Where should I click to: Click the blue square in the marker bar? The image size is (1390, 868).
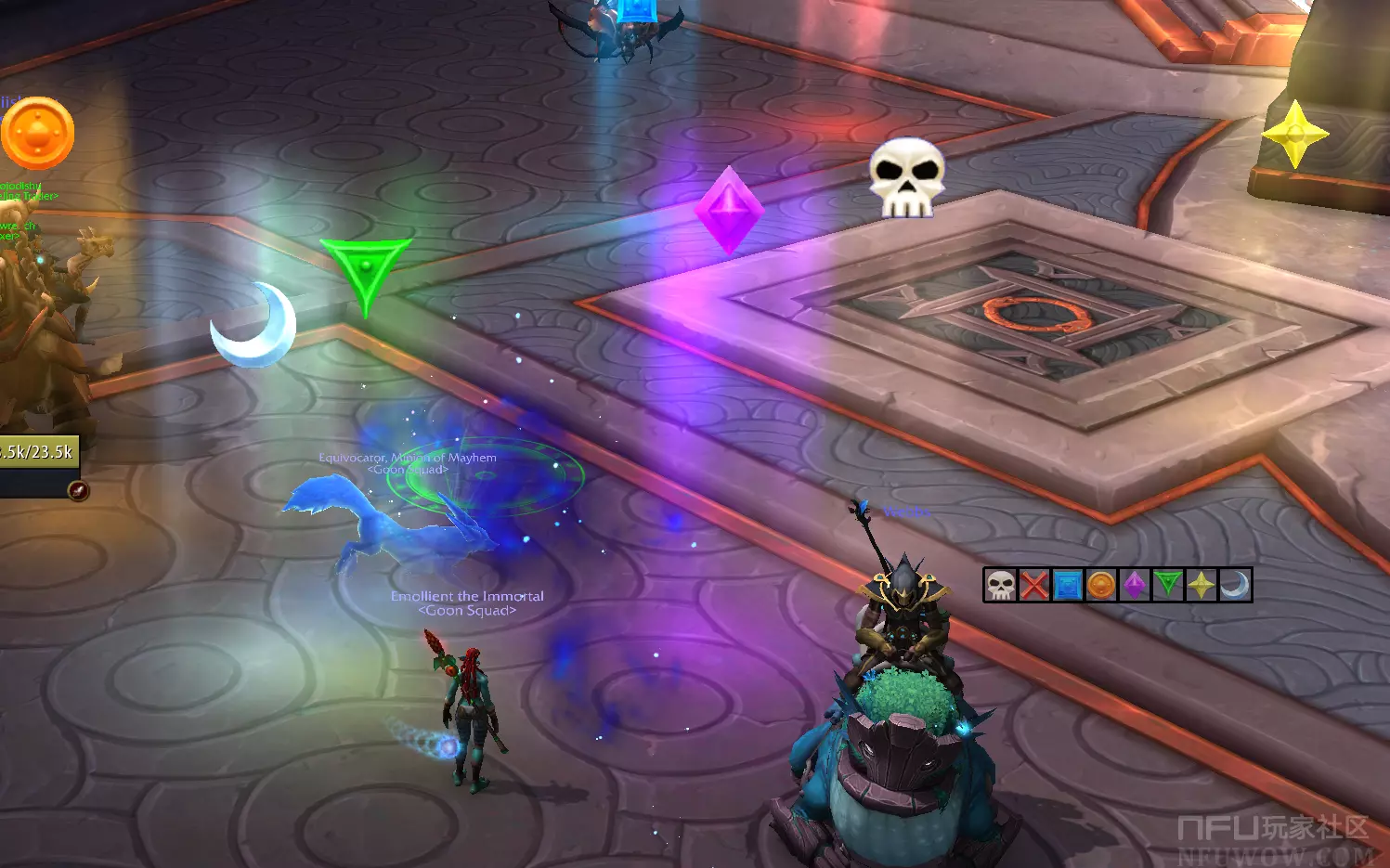1067,586
